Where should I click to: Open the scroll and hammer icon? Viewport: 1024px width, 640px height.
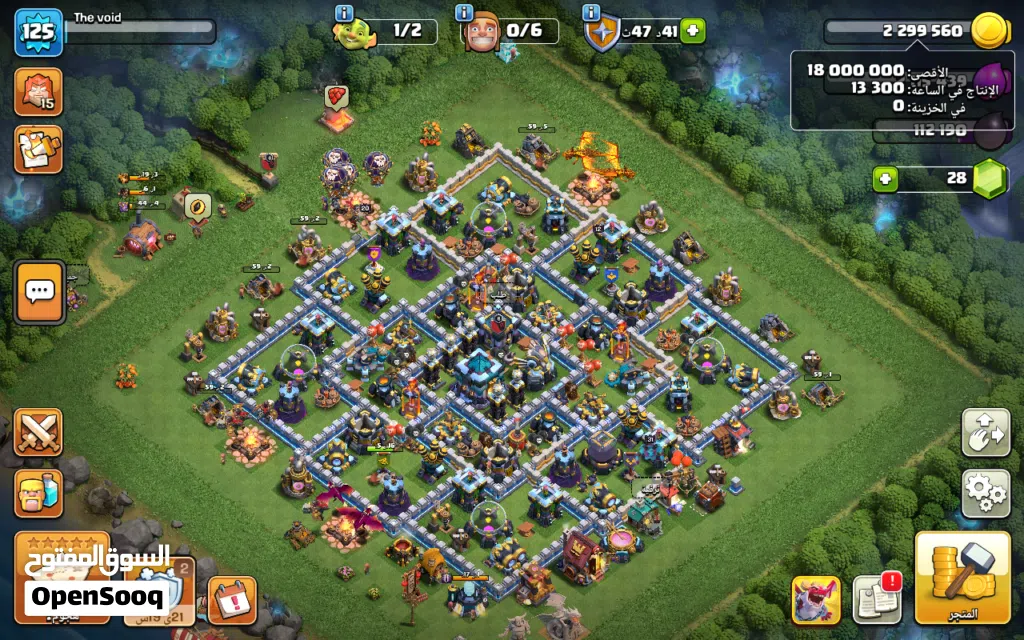(x=38, y=149)
